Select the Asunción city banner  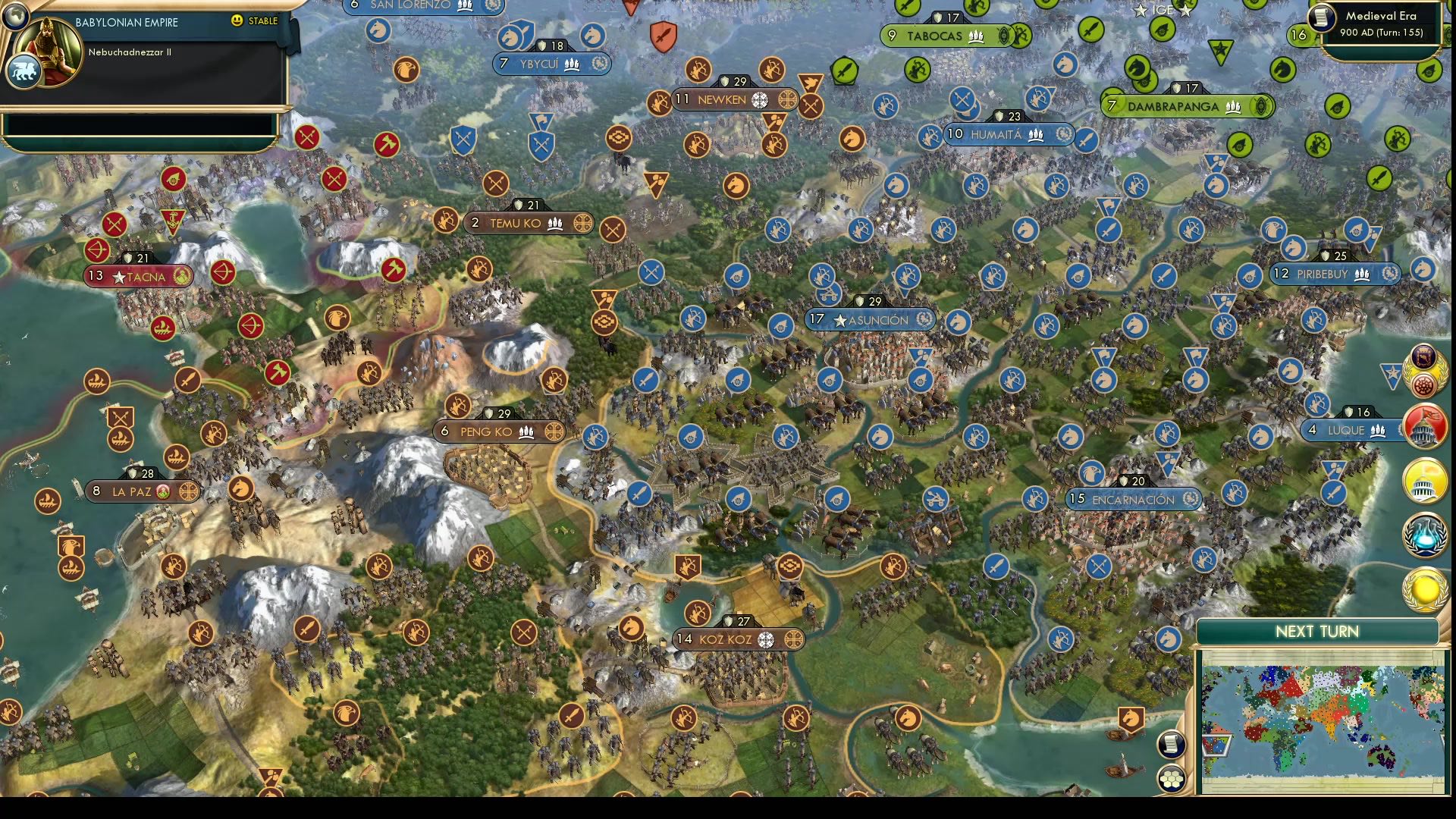click(x=872, y=320)
